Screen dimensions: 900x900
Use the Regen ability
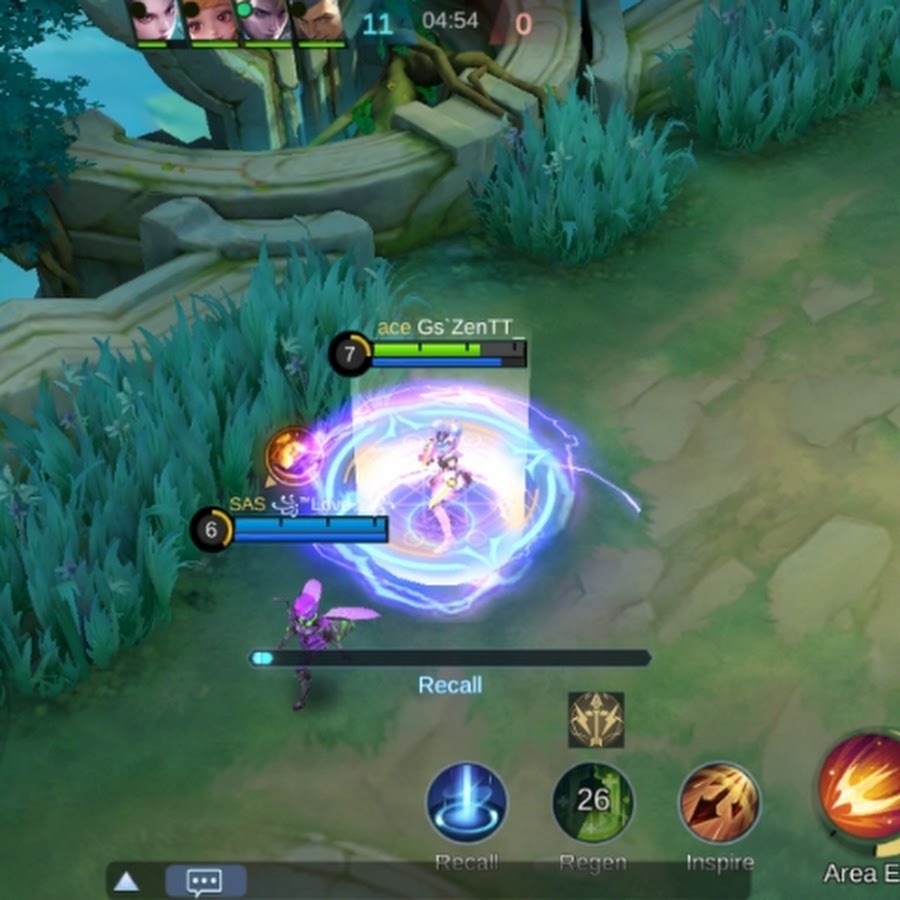(593, 803)
